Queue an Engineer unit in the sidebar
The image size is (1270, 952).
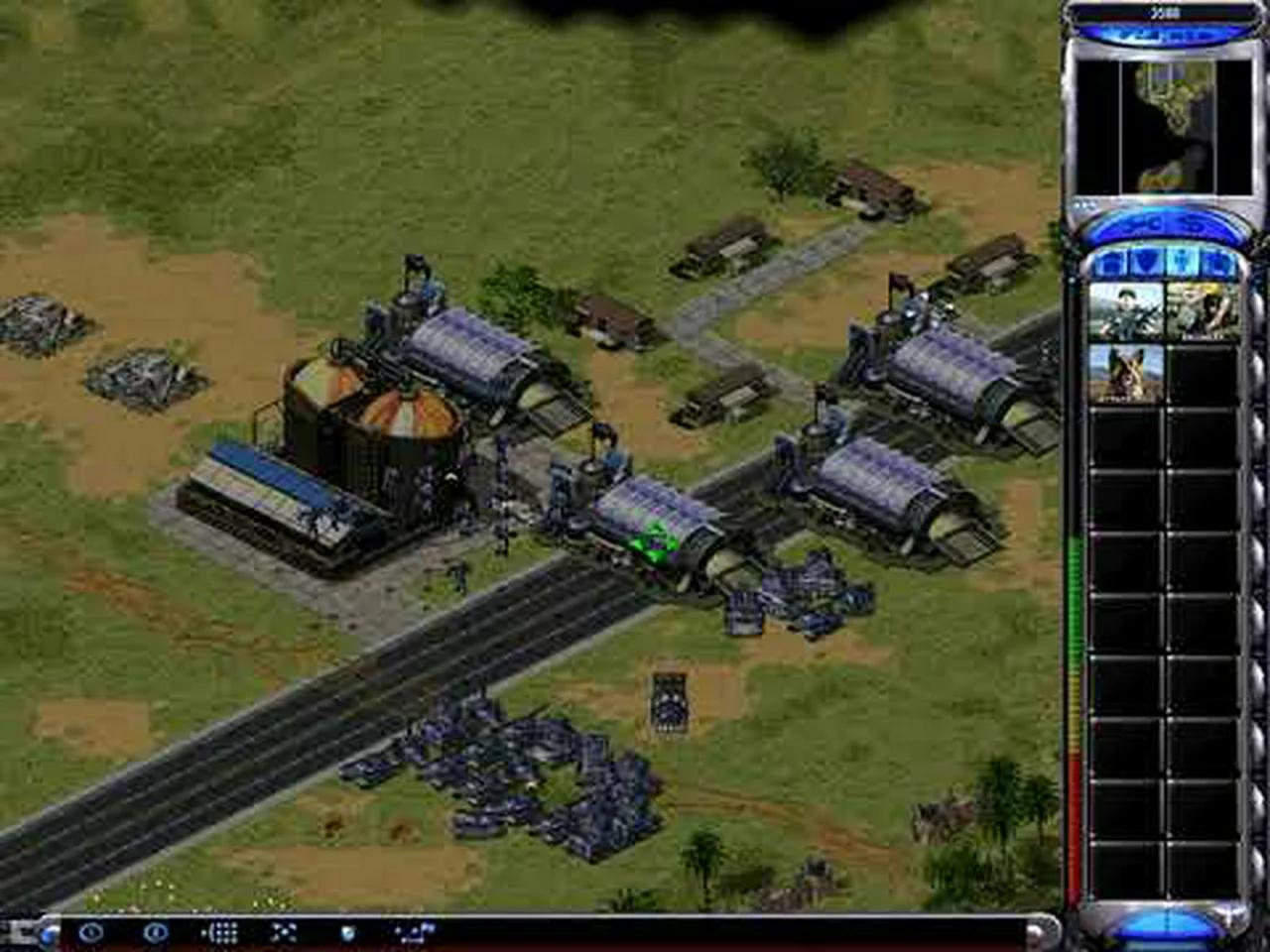(x=1203, y=310)
